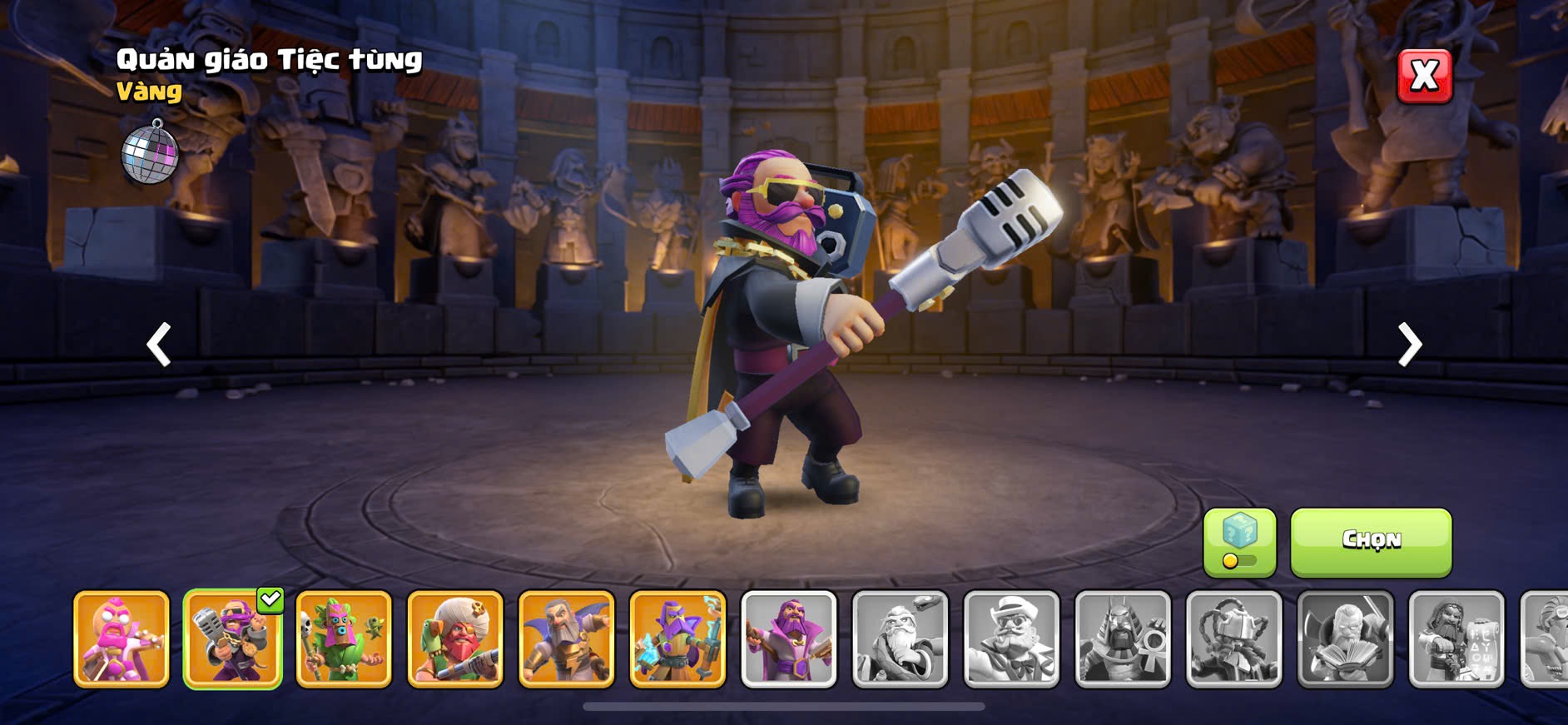
Task: Tap the disco ball icon under the skin name
Action: coord(151,151)
